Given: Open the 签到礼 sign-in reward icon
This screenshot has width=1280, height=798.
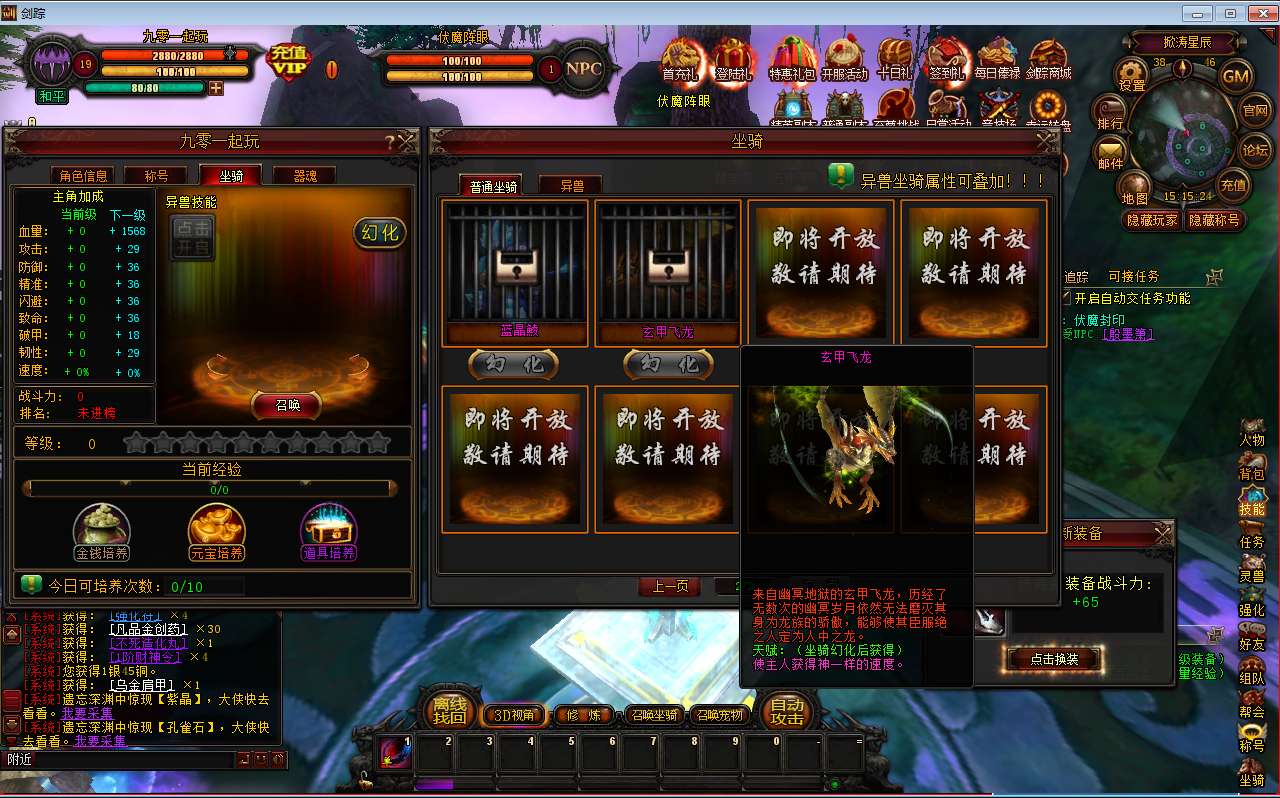Looking at the screenshot, I should click(x=945, y=60).
